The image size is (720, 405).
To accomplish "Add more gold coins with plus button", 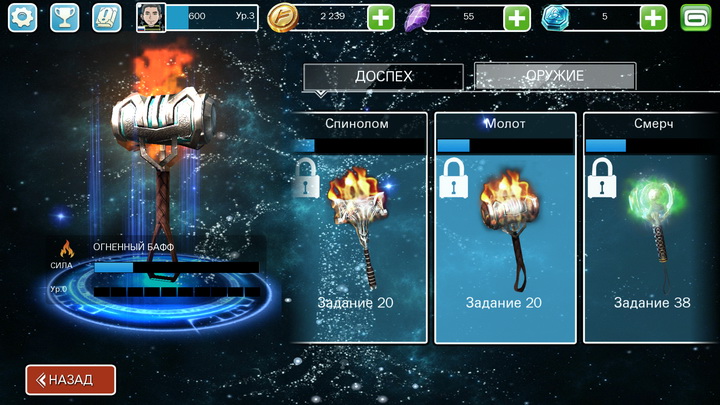I will 380,17.
